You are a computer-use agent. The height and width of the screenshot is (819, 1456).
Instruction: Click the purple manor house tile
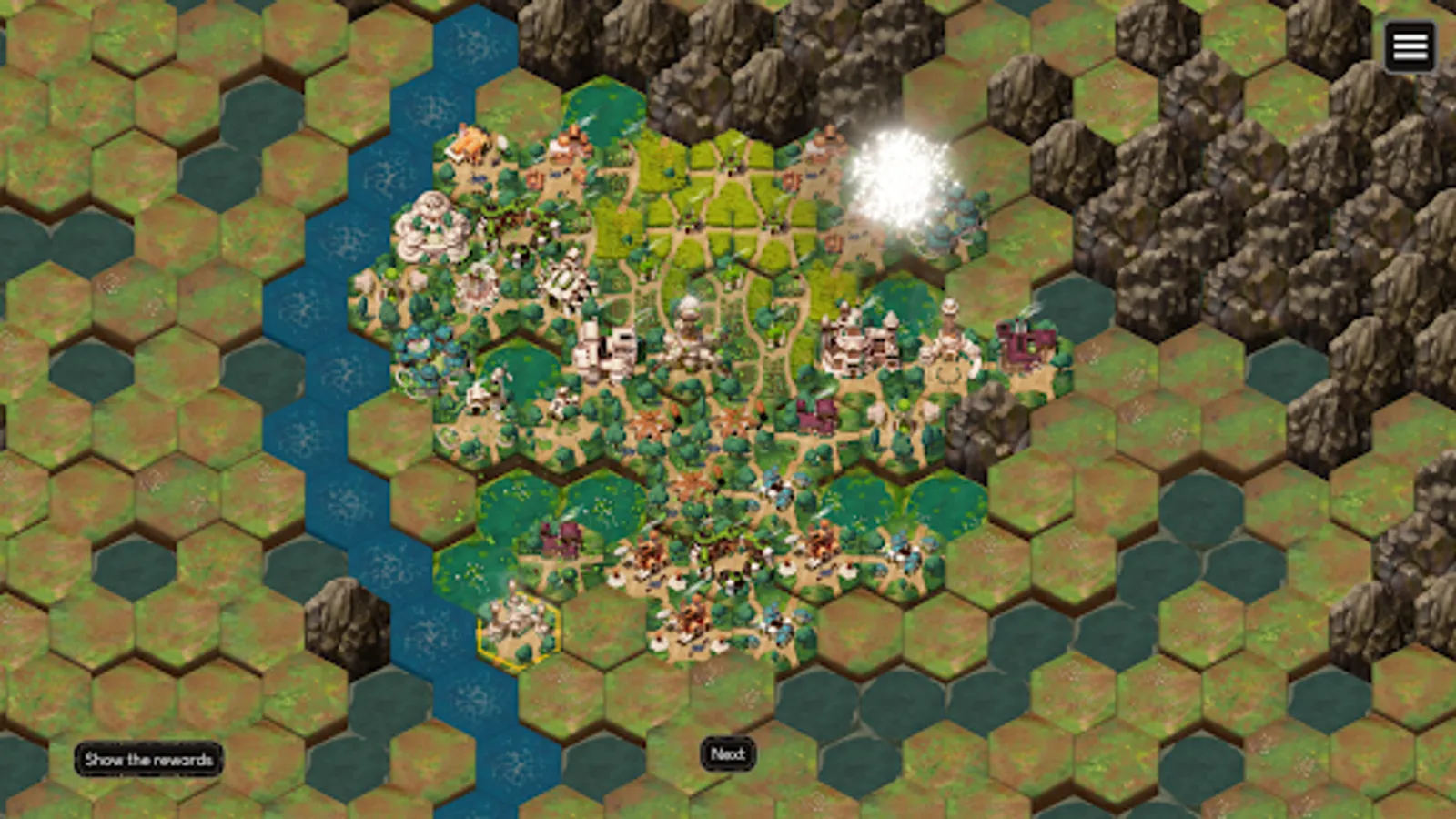815,417
